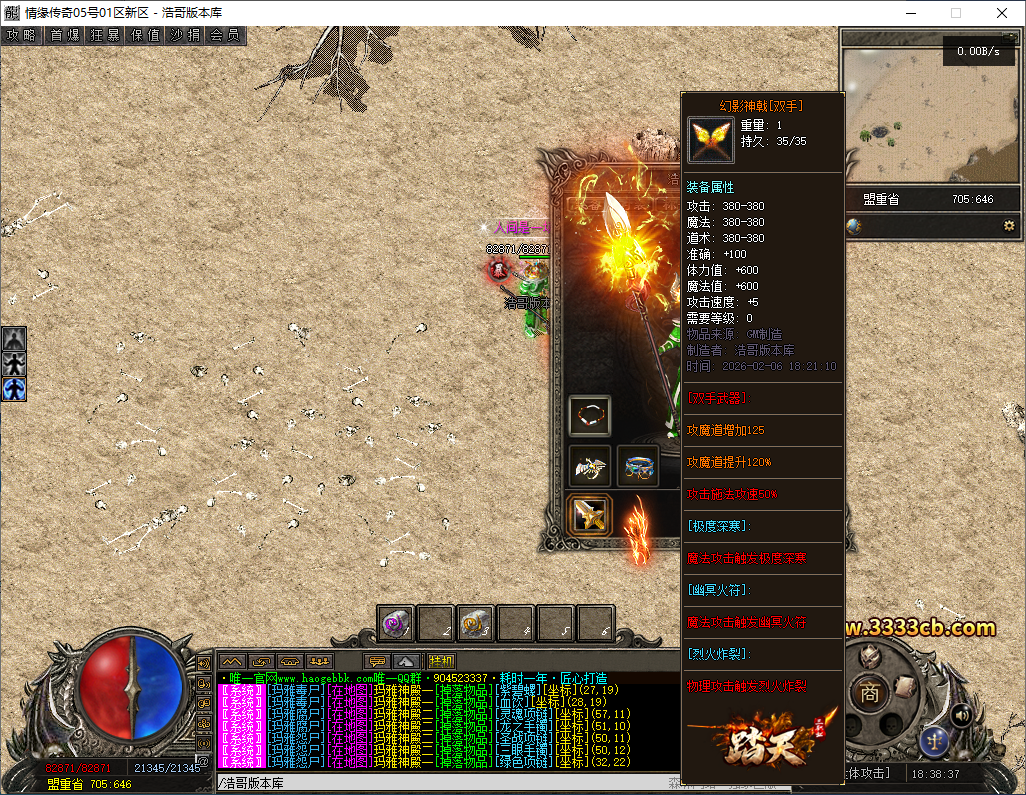Viewport: 1026px width, 795px height.
Task: Click the 保值 top menu button
Action: coord(146,35)
